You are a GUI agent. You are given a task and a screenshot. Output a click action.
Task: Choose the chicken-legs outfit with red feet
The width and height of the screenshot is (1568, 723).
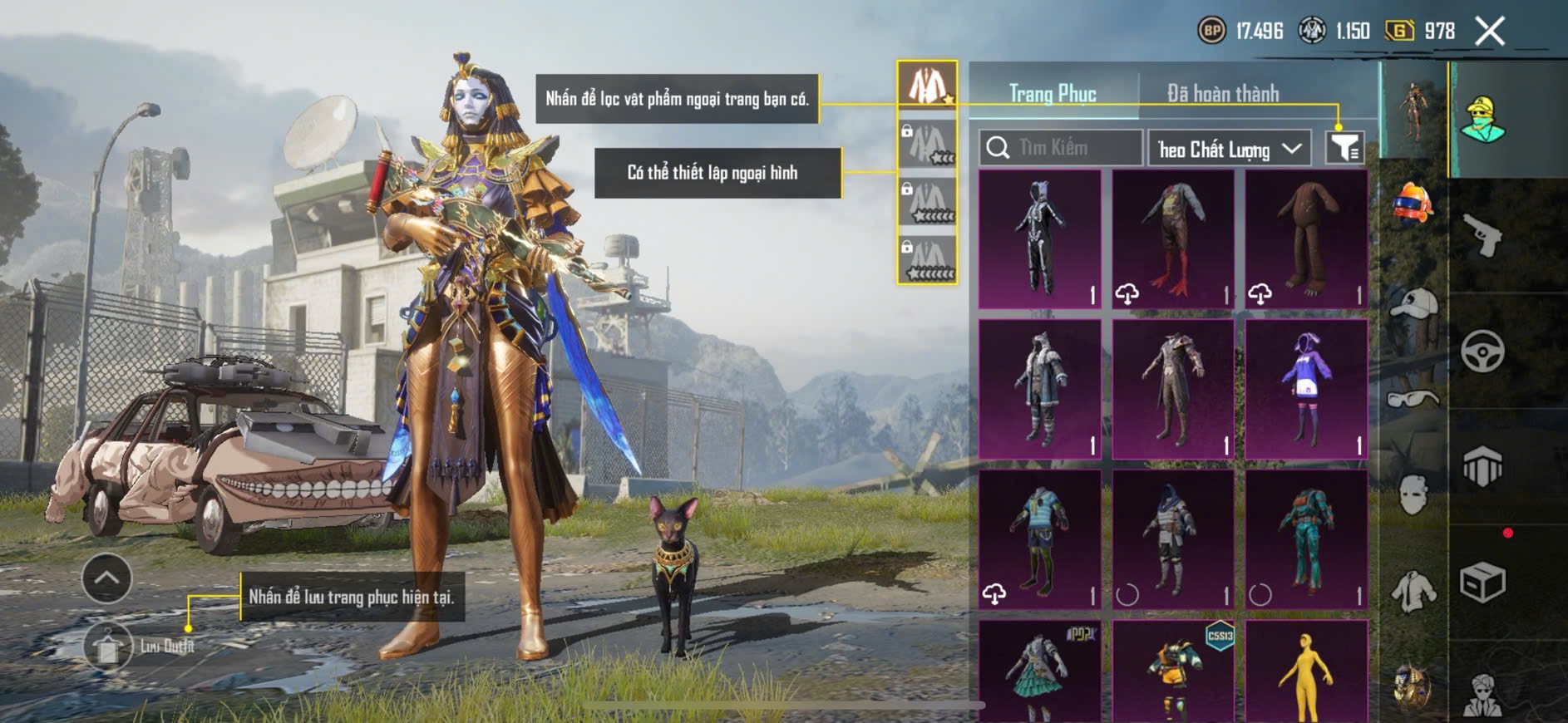click(1173, 239)
